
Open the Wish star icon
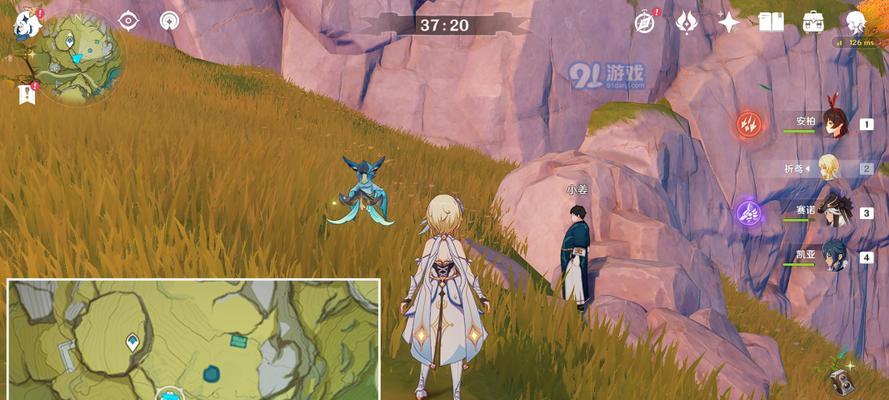pyautogui.click(x=729, y=21)
